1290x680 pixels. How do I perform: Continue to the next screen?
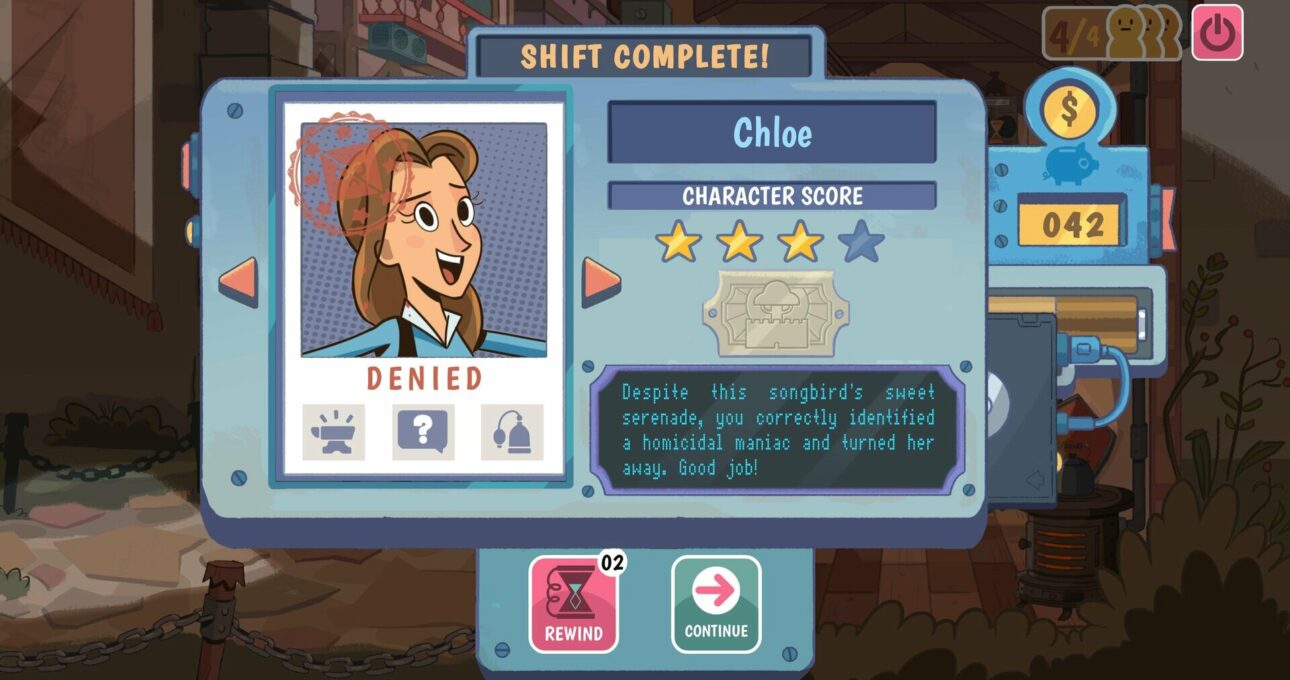coord(716,604)
